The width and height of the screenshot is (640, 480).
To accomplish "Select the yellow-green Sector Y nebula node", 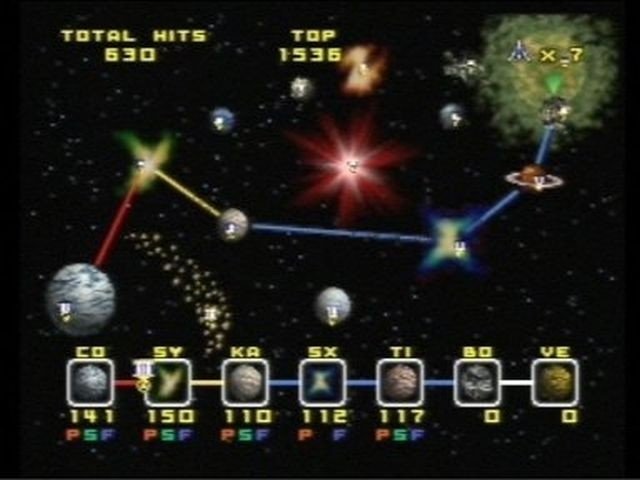I will click(x=143, y=164).
